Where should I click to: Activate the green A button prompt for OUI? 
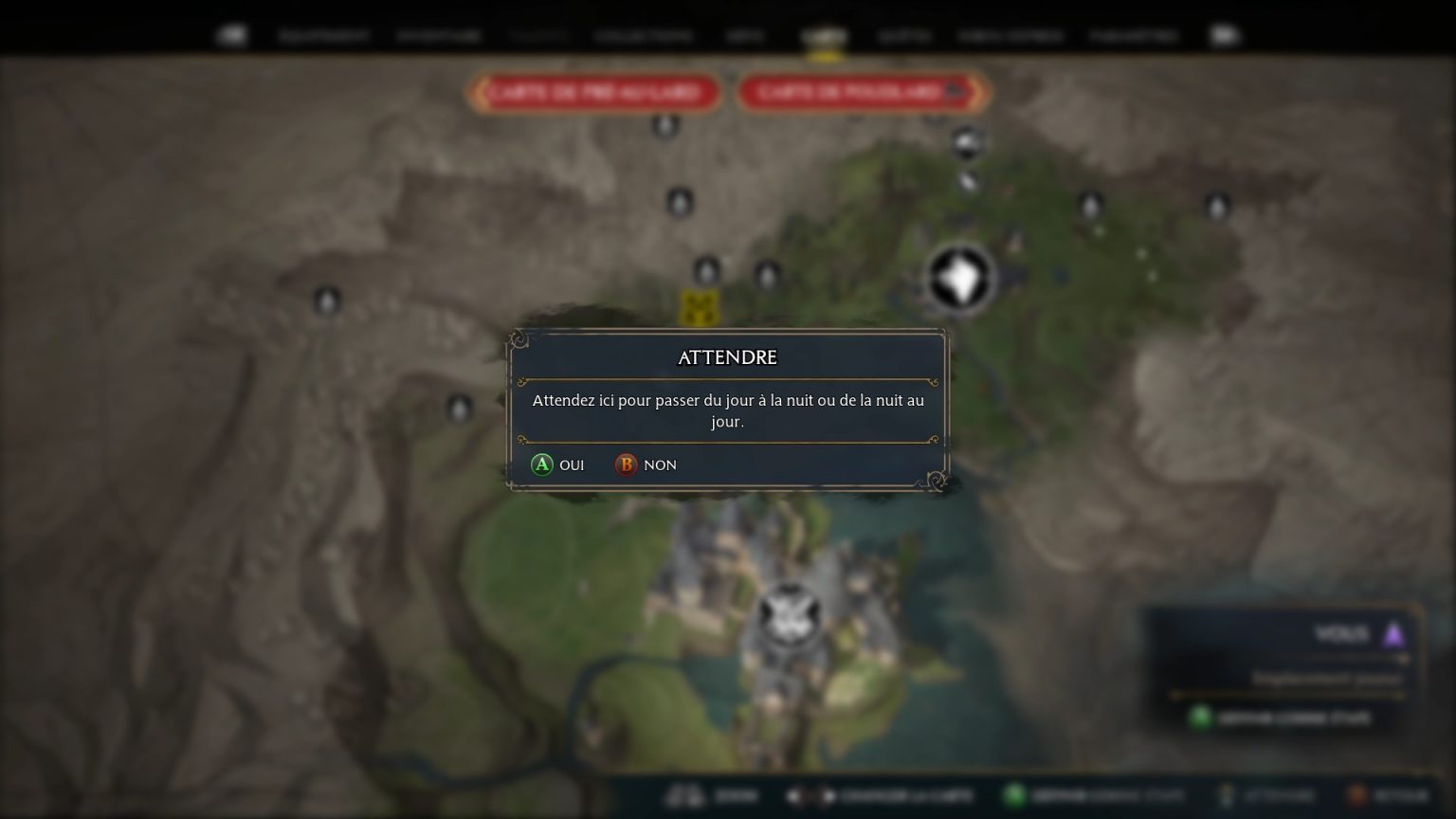(542, 464)
